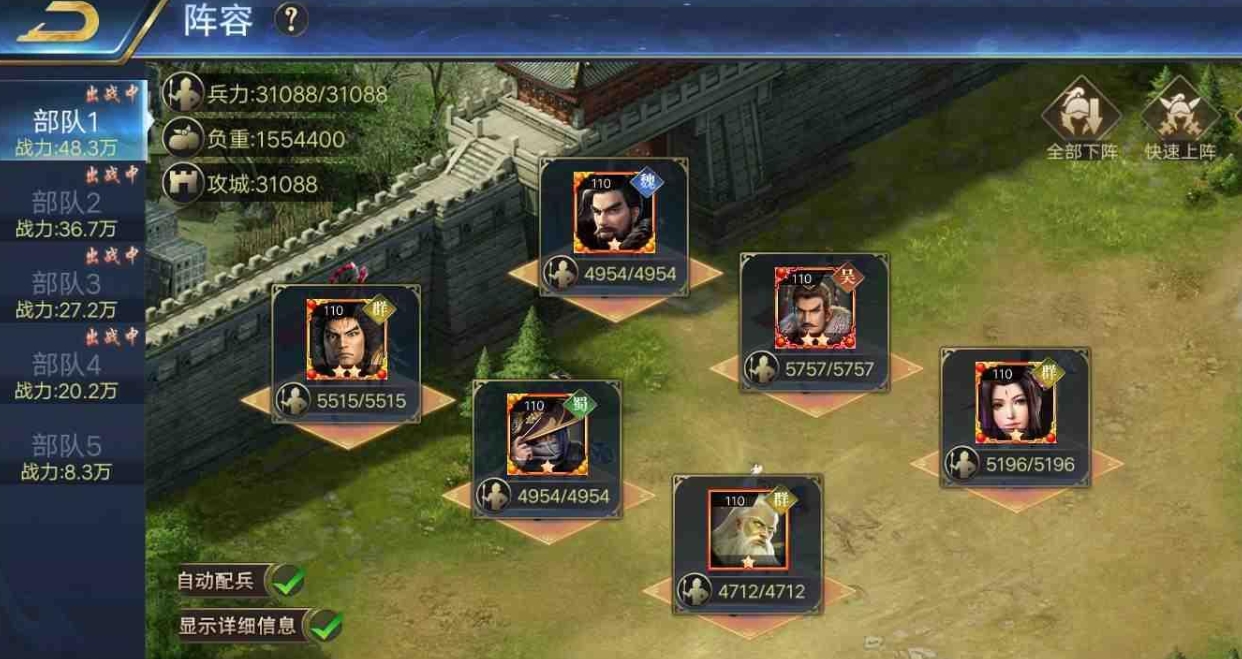Select the female 群 hero with 5196 troops

tap(1014, 402)
